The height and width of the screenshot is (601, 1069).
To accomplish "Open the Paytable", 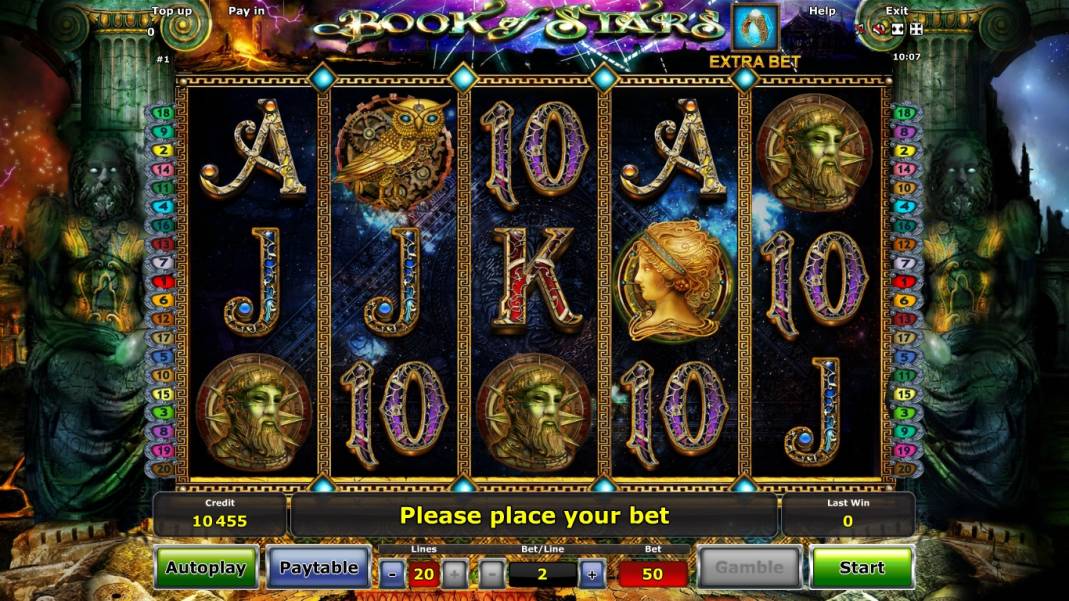I will point(318,568).
